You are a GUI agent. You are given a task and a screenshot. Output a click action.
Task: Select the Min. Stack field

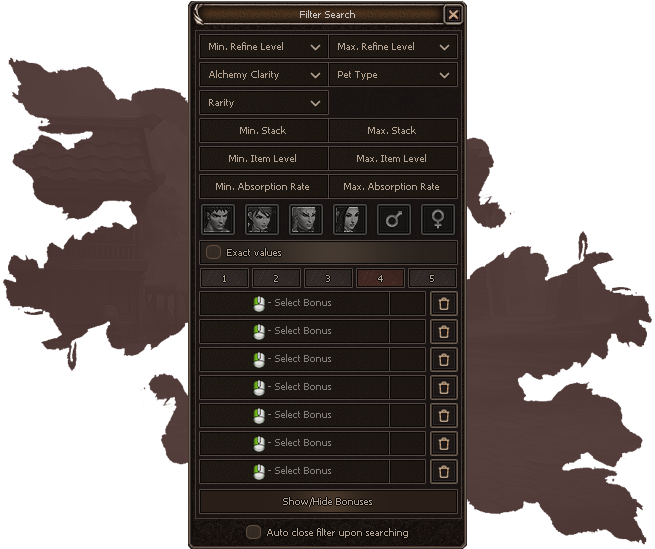coord(263,131)
